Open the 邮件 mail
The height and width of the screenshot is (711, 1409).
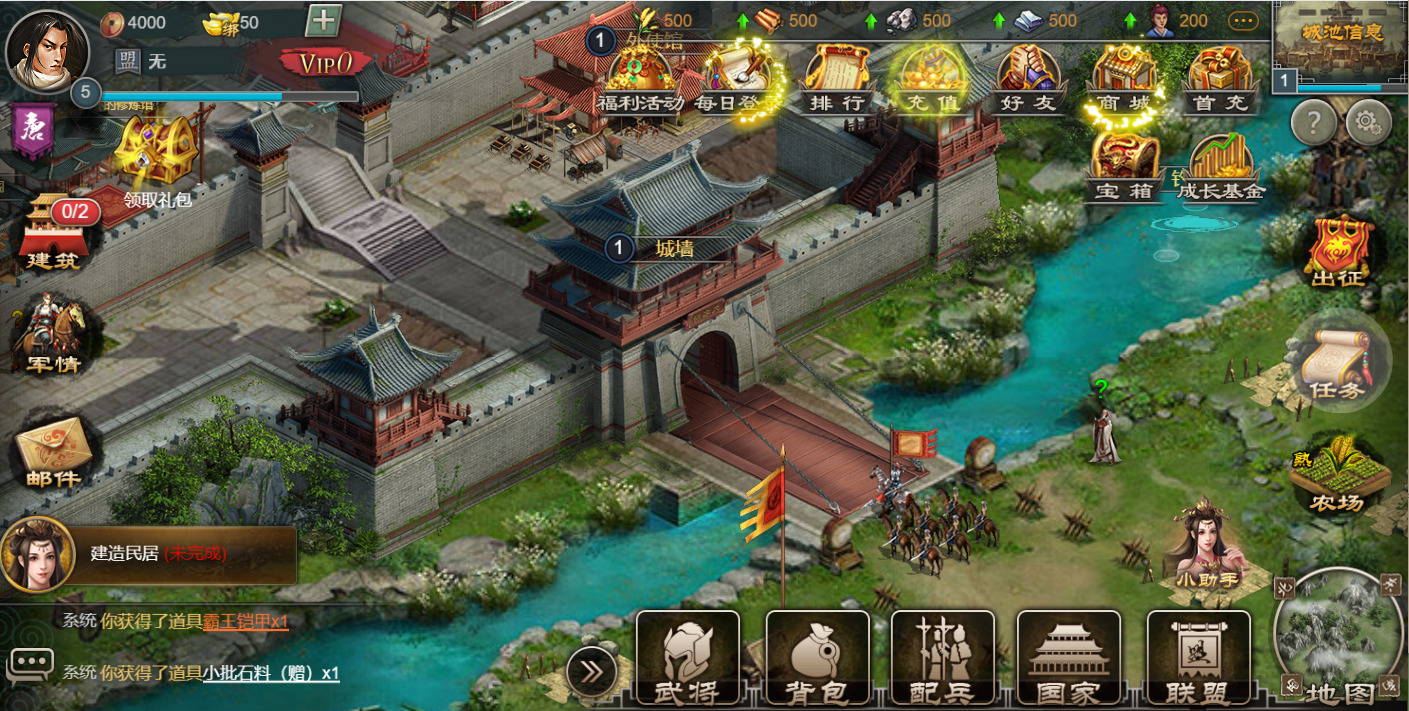click(x=54, y=455)
